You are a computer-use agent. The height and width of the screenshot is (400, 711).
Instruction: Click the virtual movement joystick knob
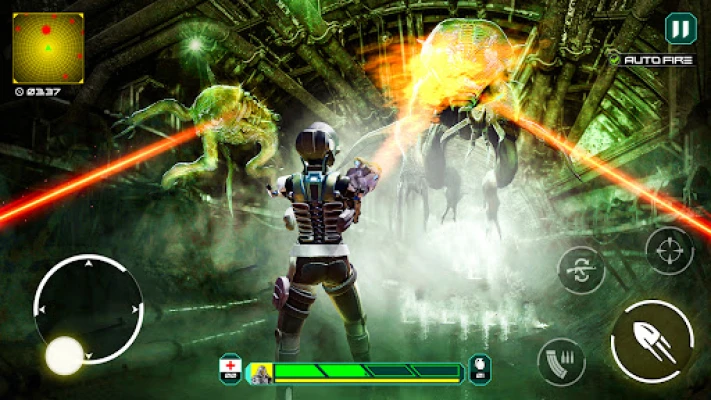tap(64, 355)
